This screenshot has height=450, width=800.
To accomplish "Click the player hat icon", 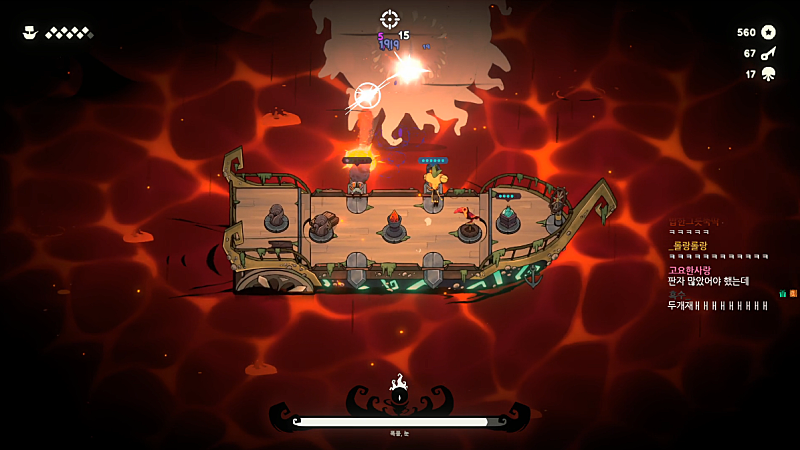I will [30, 33].
